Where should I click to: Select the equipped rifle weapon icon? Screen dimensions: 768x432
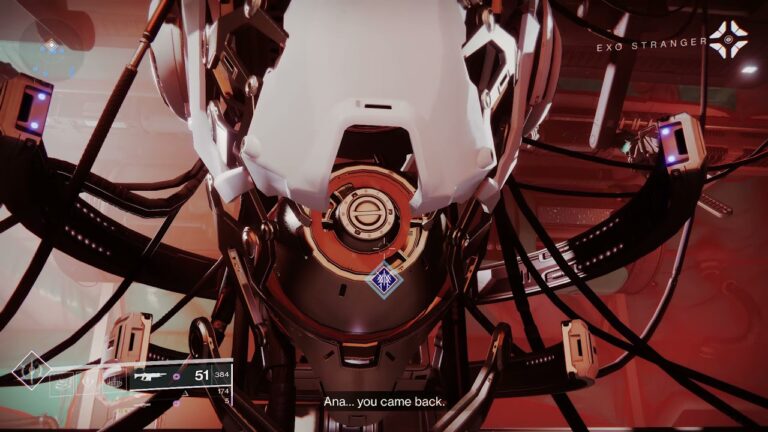tap(150, 377)
